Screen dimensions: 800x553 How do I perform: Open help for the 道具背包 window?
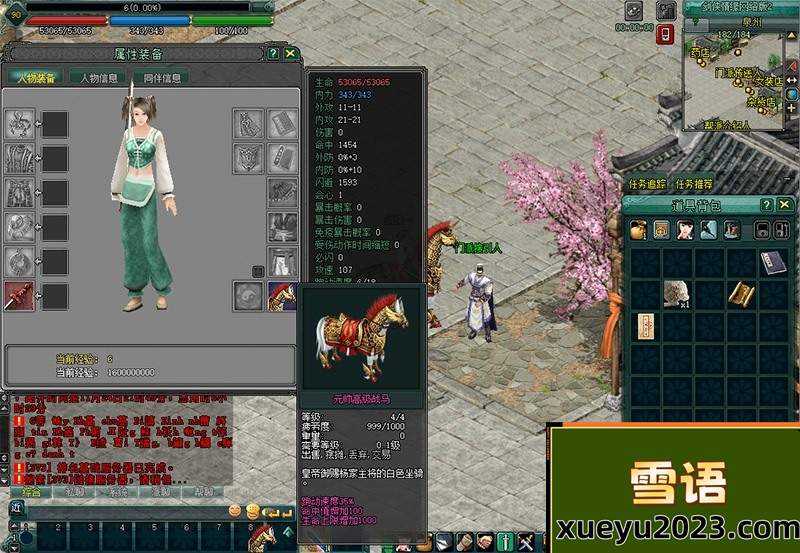pos(769,203)
